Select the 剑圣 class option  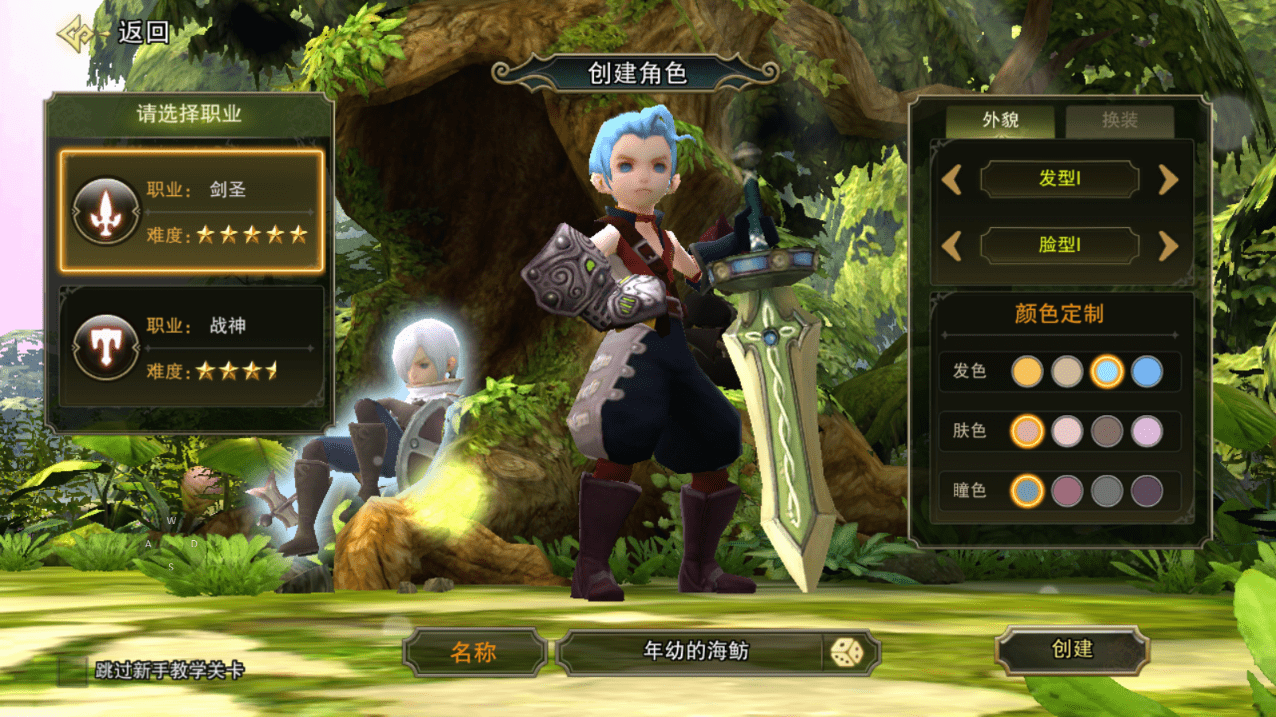pyautogui.click(x=191, y=211)
